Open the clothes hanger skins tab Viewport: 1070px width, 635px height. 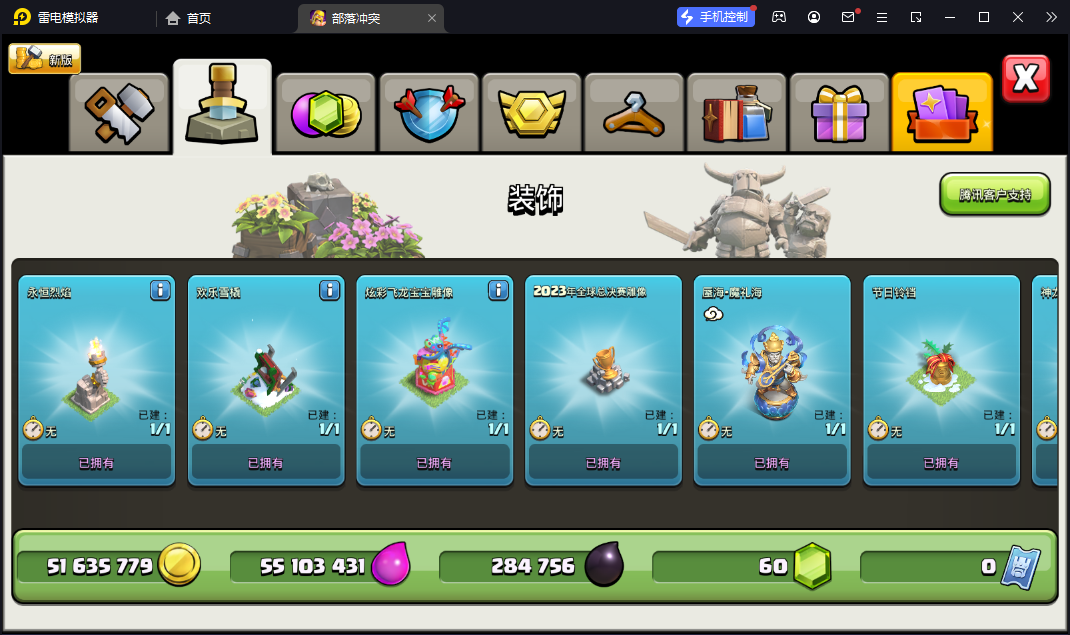point(634,113)
